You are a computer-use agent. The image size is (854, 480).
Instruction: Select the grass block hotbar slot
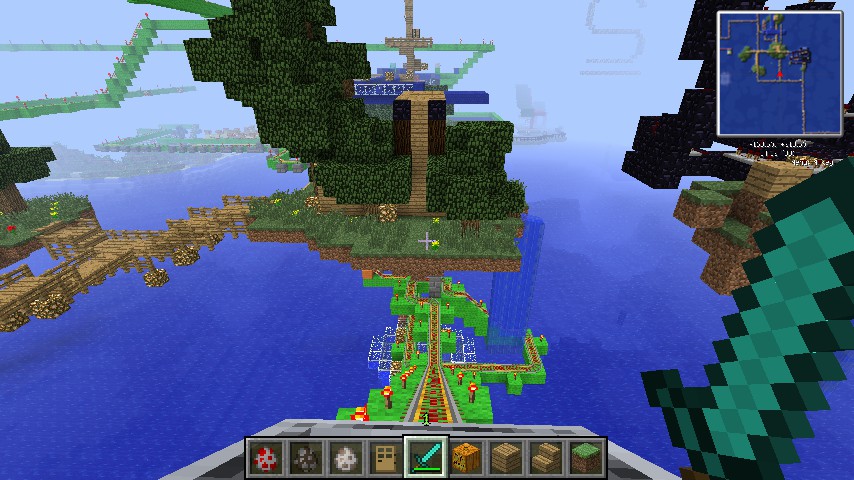586,458
